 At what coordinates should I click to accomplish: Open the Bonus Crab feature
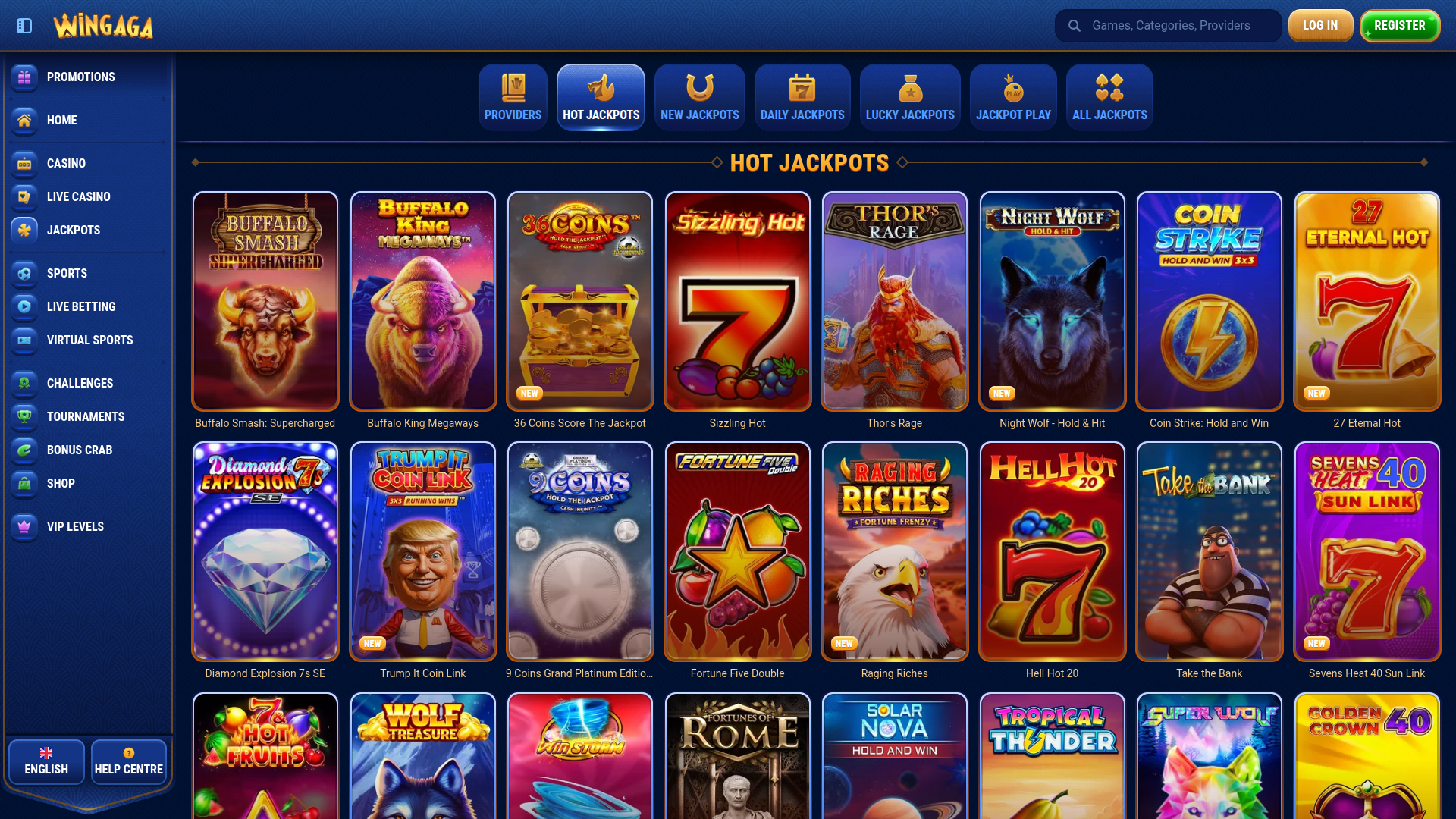[x=24, y=450]
